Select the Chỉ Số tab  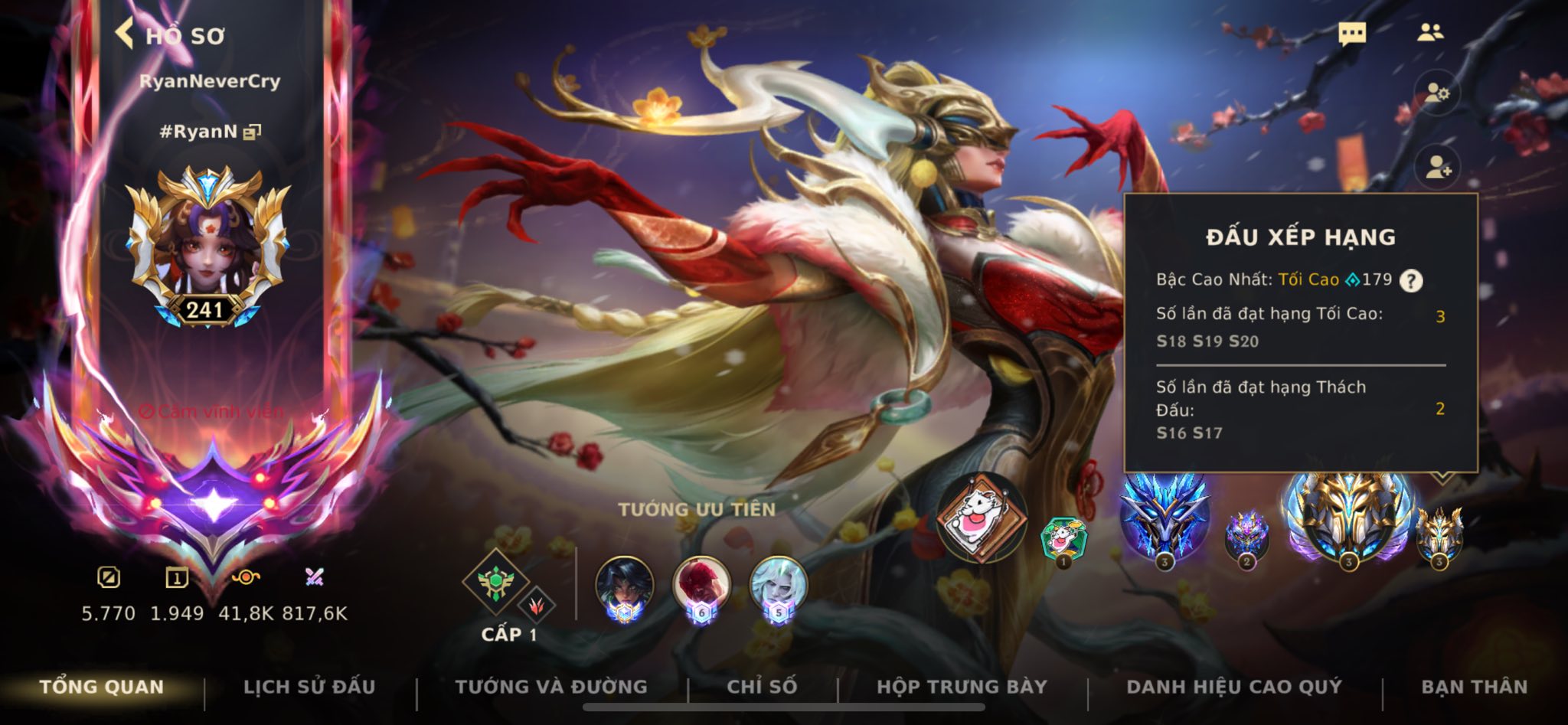pyautogui.click(x=762, y=687)
